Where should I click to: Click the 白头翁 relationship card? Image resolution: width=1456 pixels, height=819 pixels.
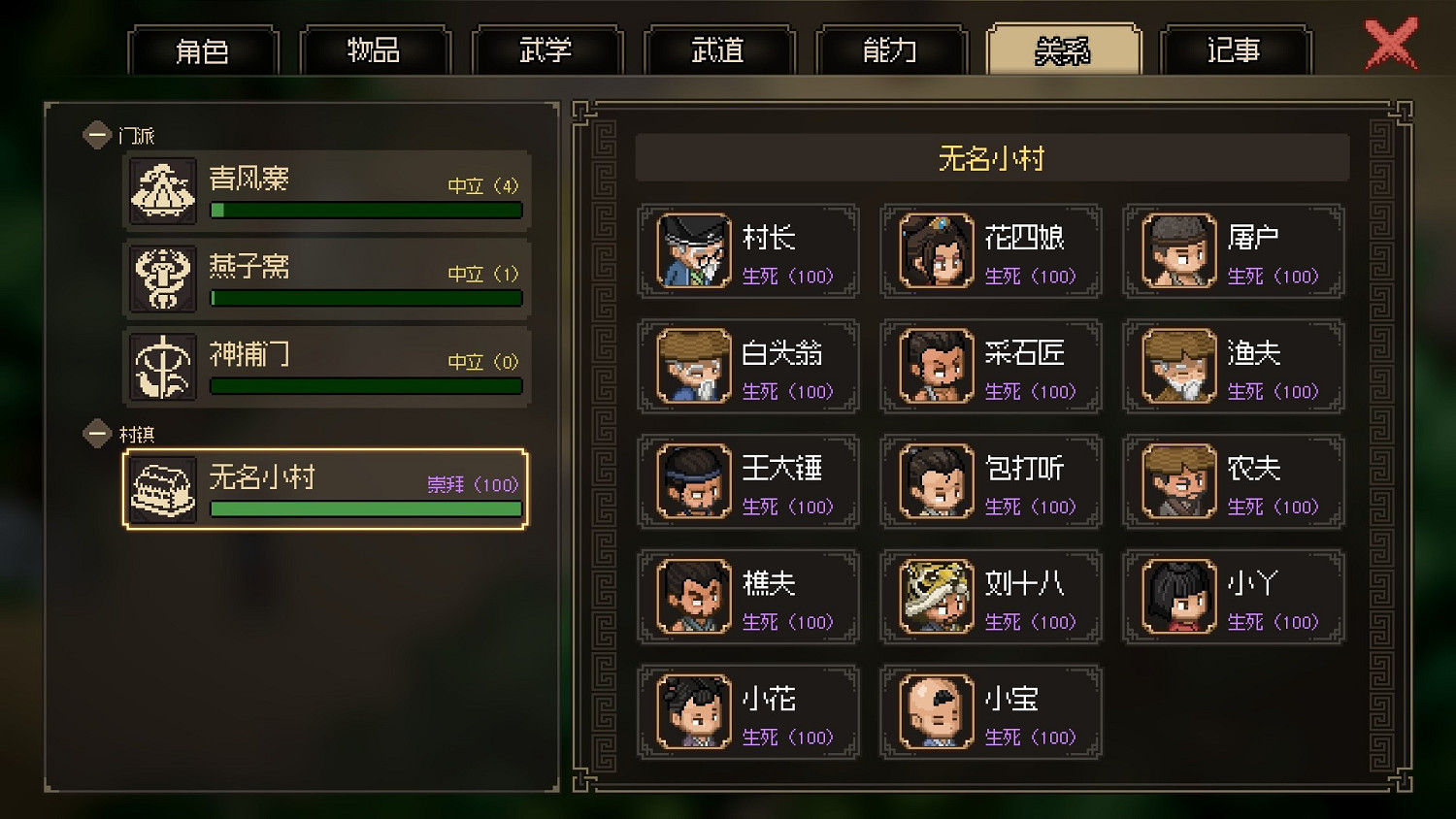tap(747, 366)
